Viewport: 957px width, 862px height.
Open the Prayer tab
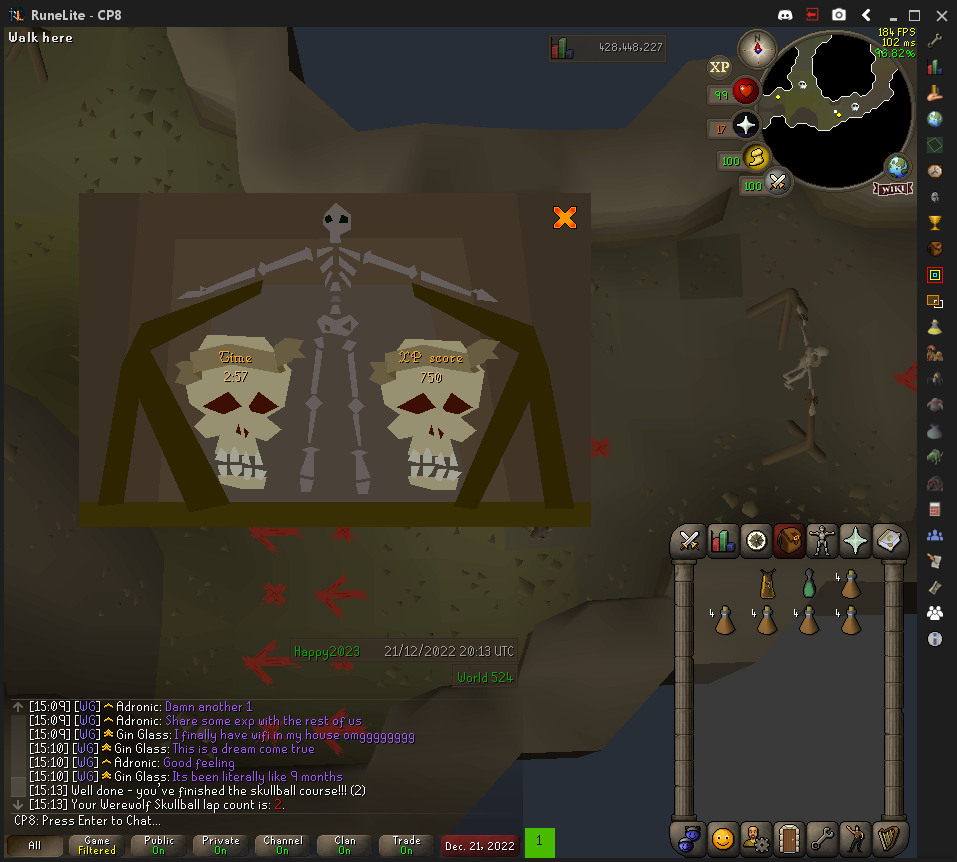(x=857, y=541)
